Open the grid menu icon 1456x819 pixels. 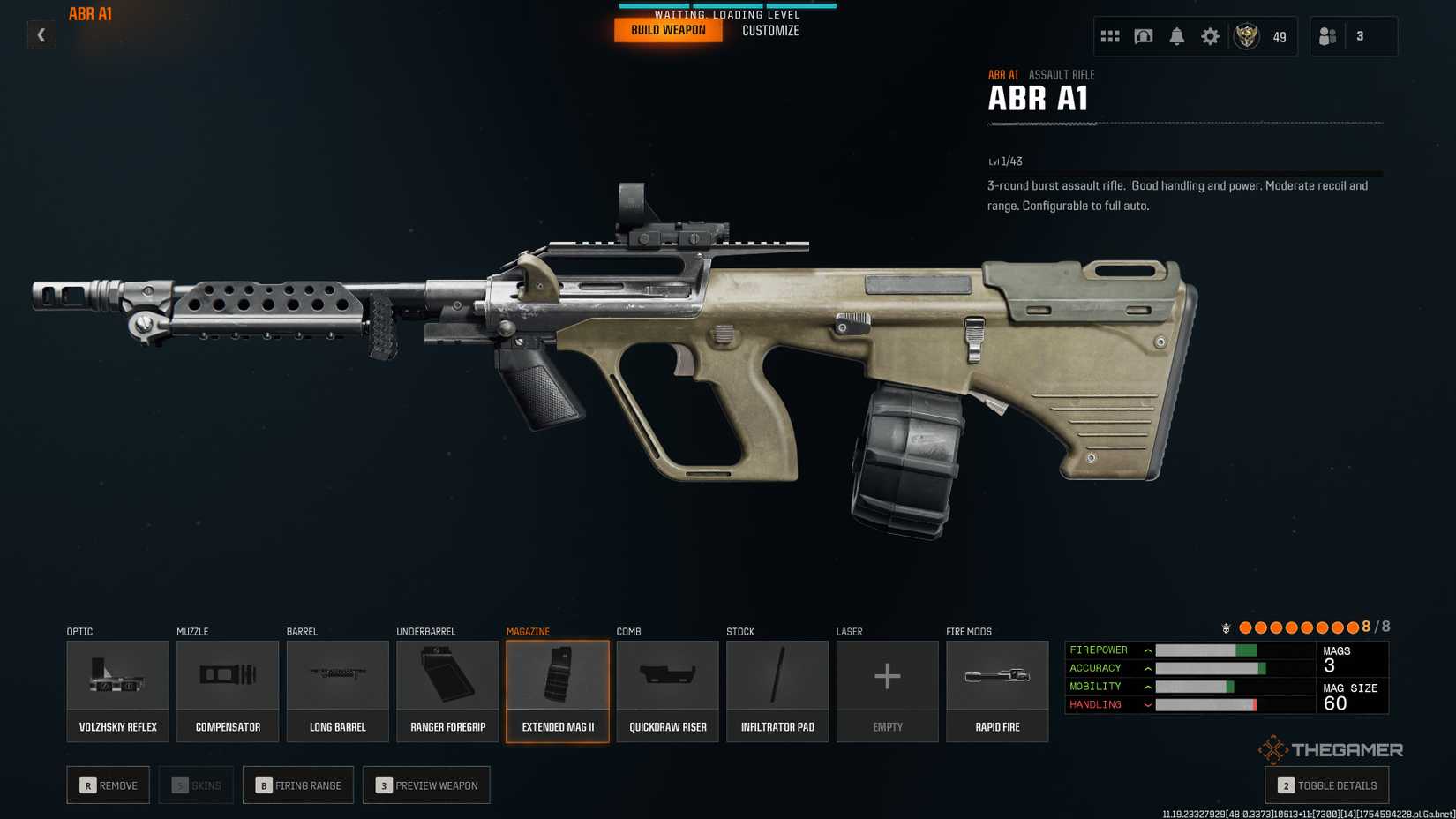(x=1110, y=36)
